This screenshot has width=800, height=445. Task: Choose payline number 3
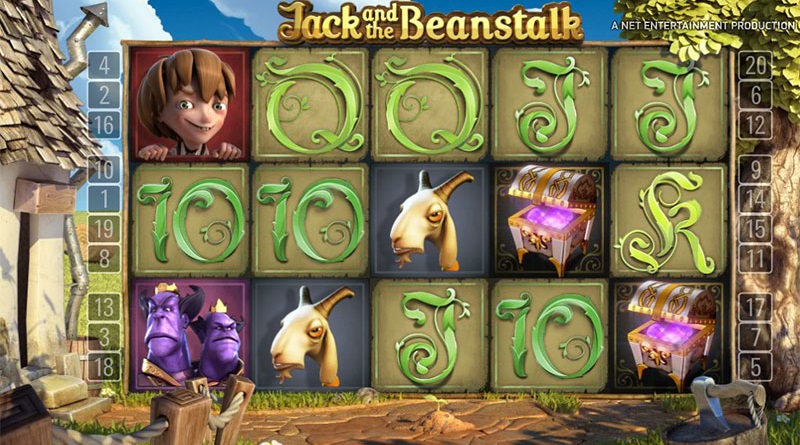[x=105, y=335]
